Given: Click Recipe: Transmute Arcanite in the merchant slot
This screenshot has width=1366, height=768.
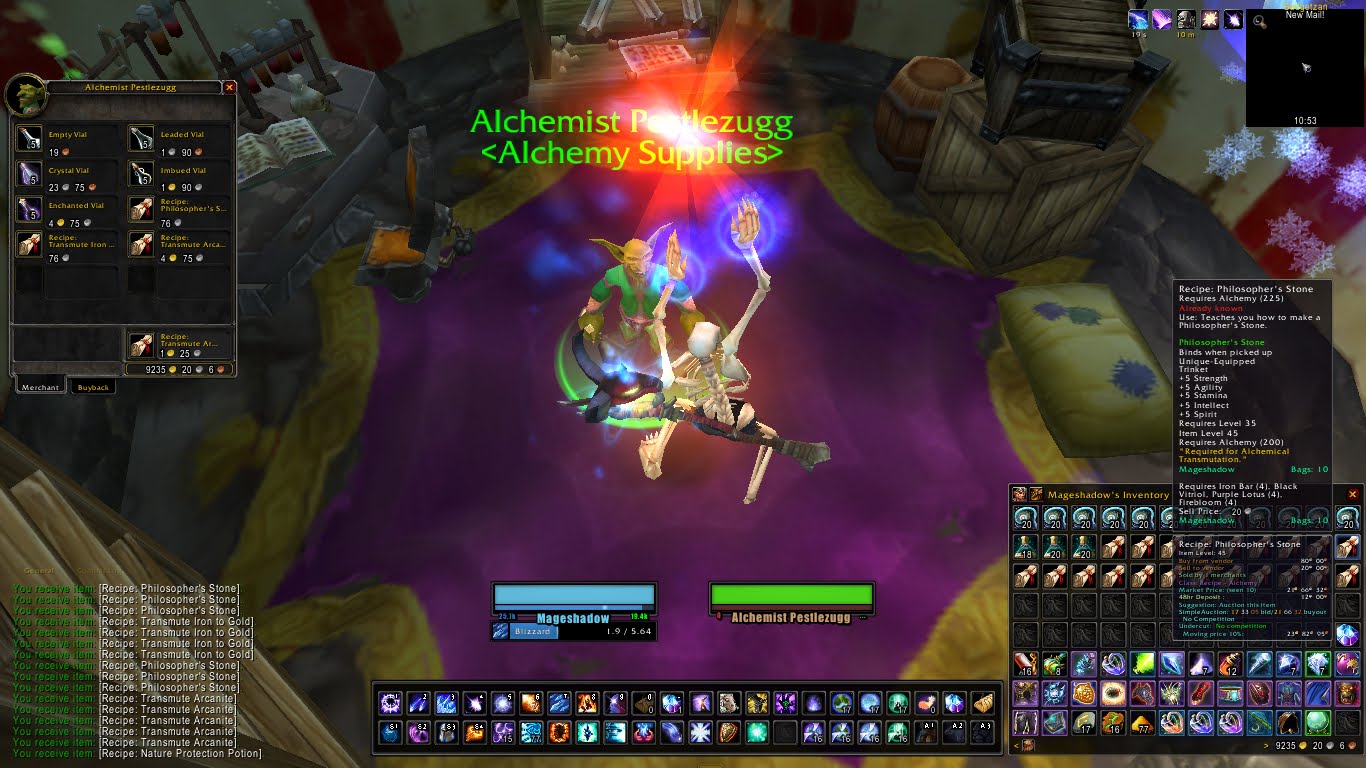Looking at the screenshot, I should pos(143,245).
